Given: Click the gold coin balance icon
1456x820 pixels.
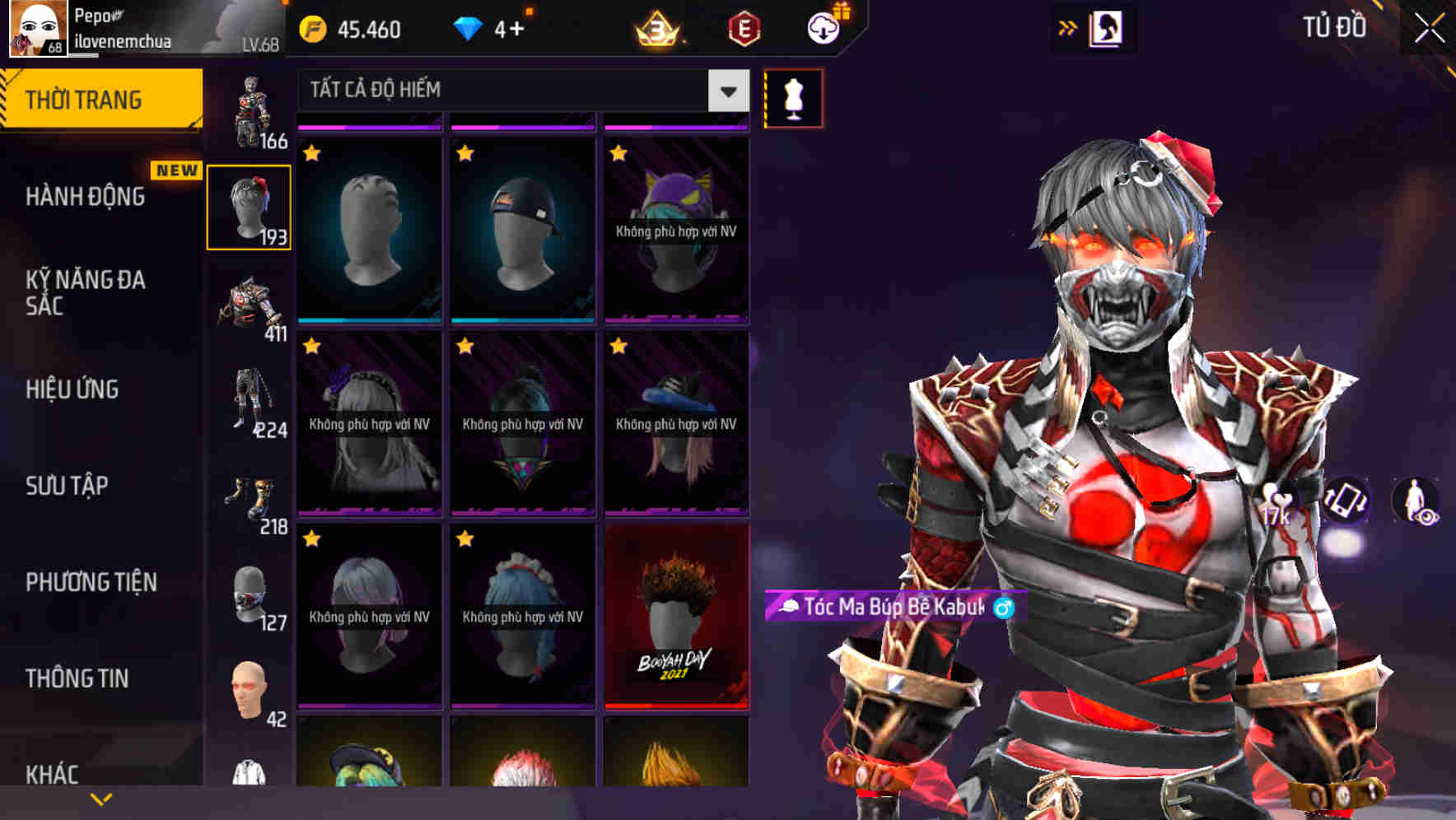Looking at the screenshot, I should point(311,29).
